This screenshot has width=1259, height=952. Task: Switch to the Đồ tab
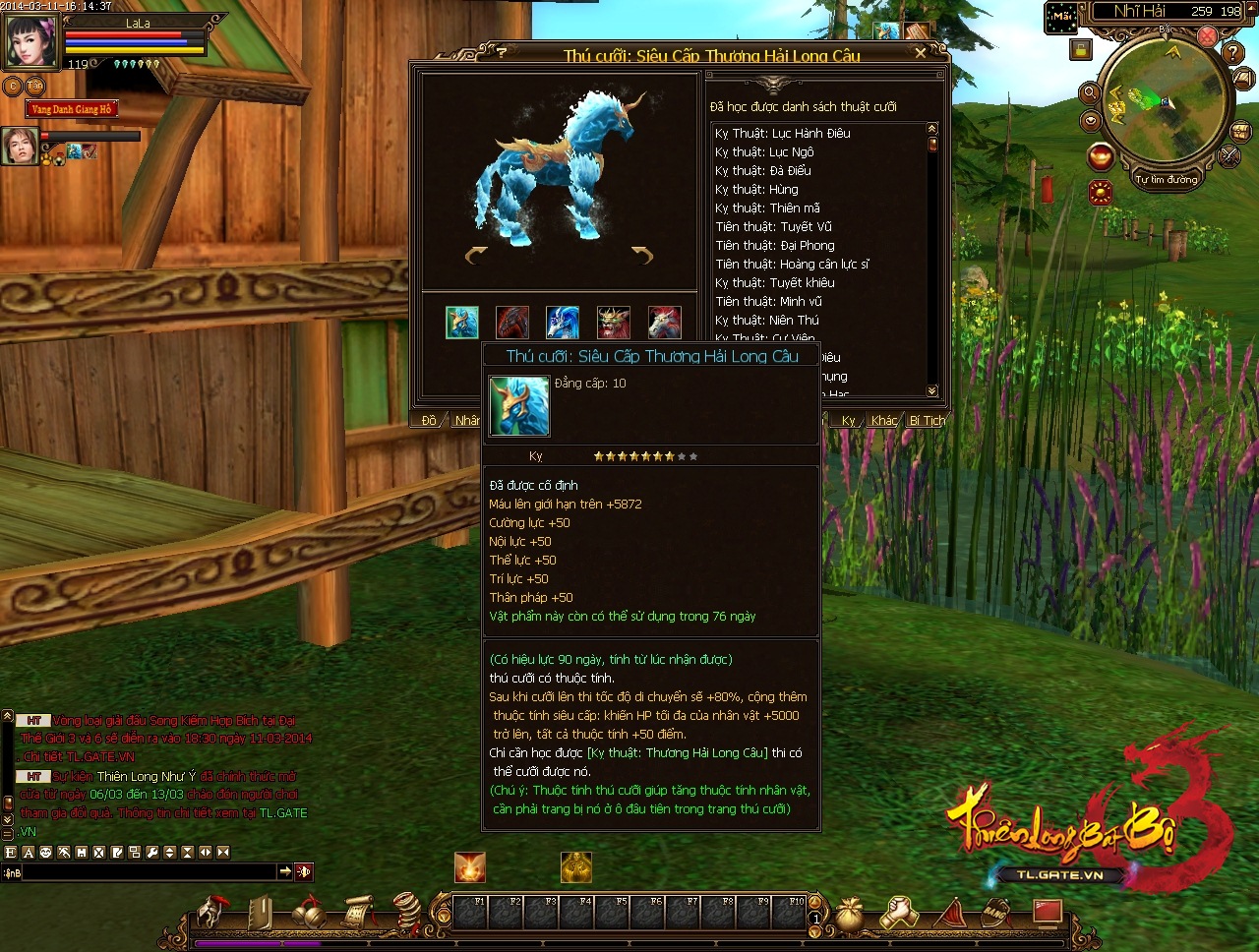coord(429,421)
